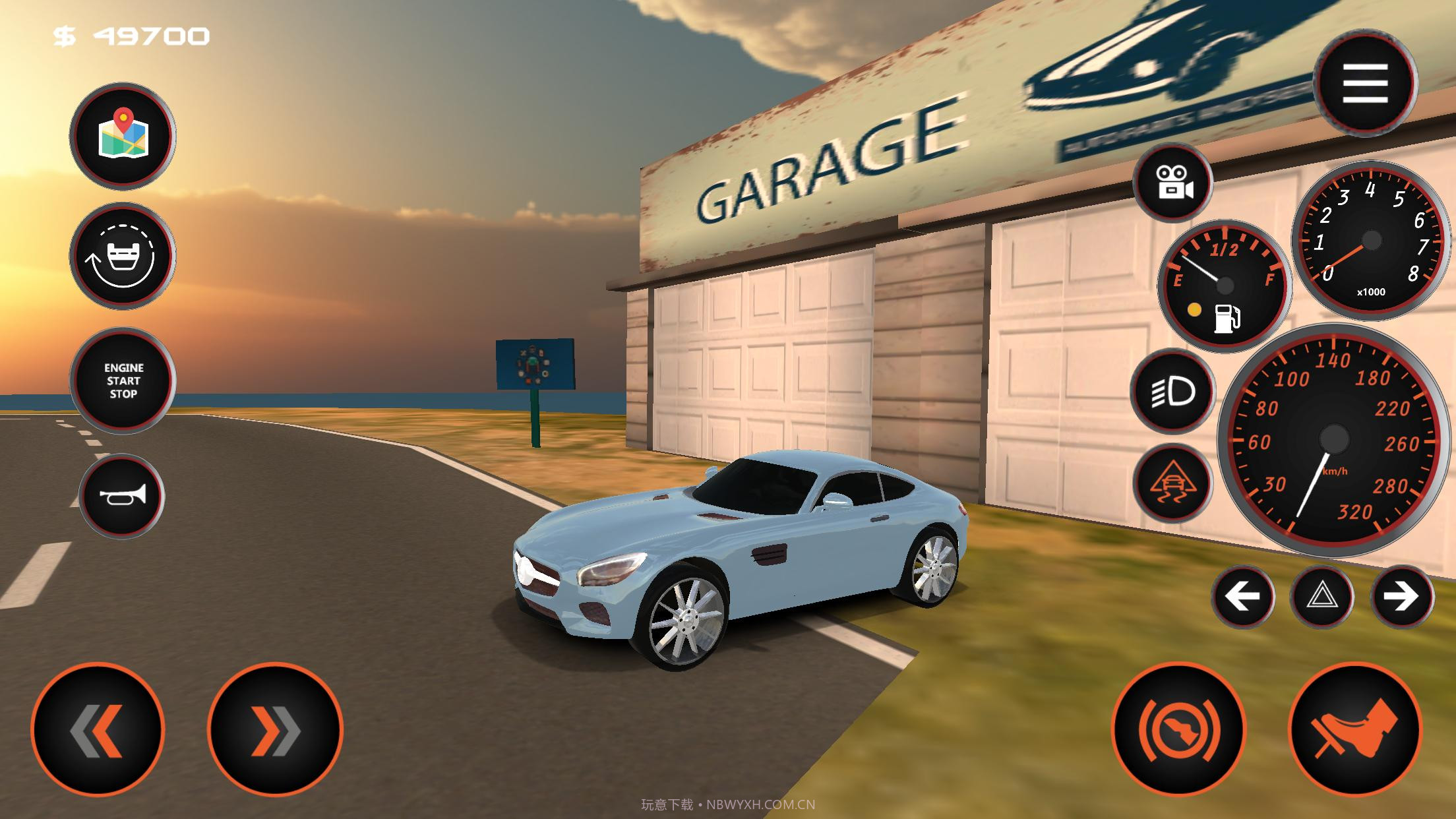Activate the left turn signal arrow
Screen dimensions: 1456x819
[x=1242, y=597]
